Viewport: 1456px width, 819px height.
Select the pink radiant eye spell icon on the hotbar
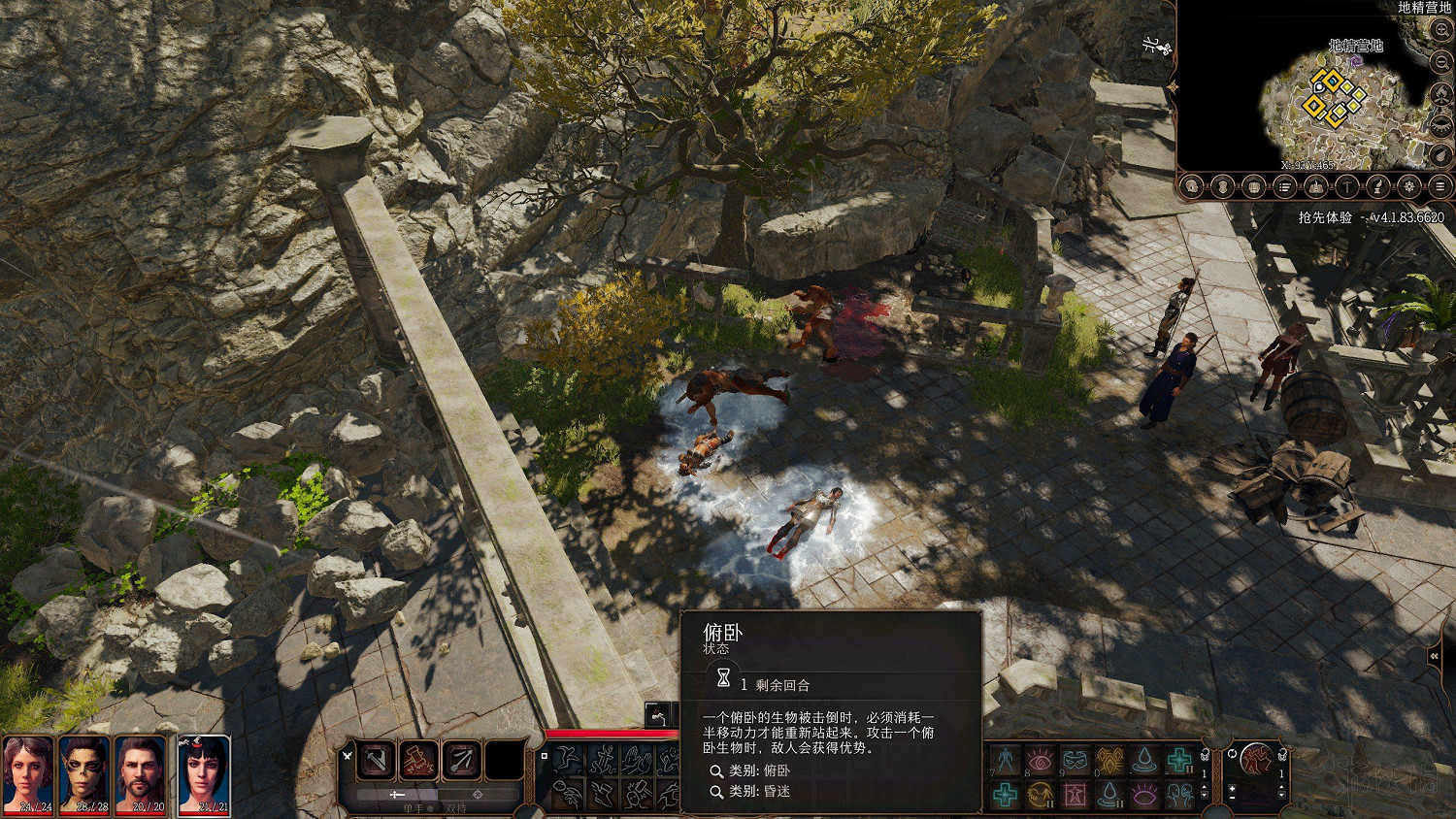pos(1039,759)
